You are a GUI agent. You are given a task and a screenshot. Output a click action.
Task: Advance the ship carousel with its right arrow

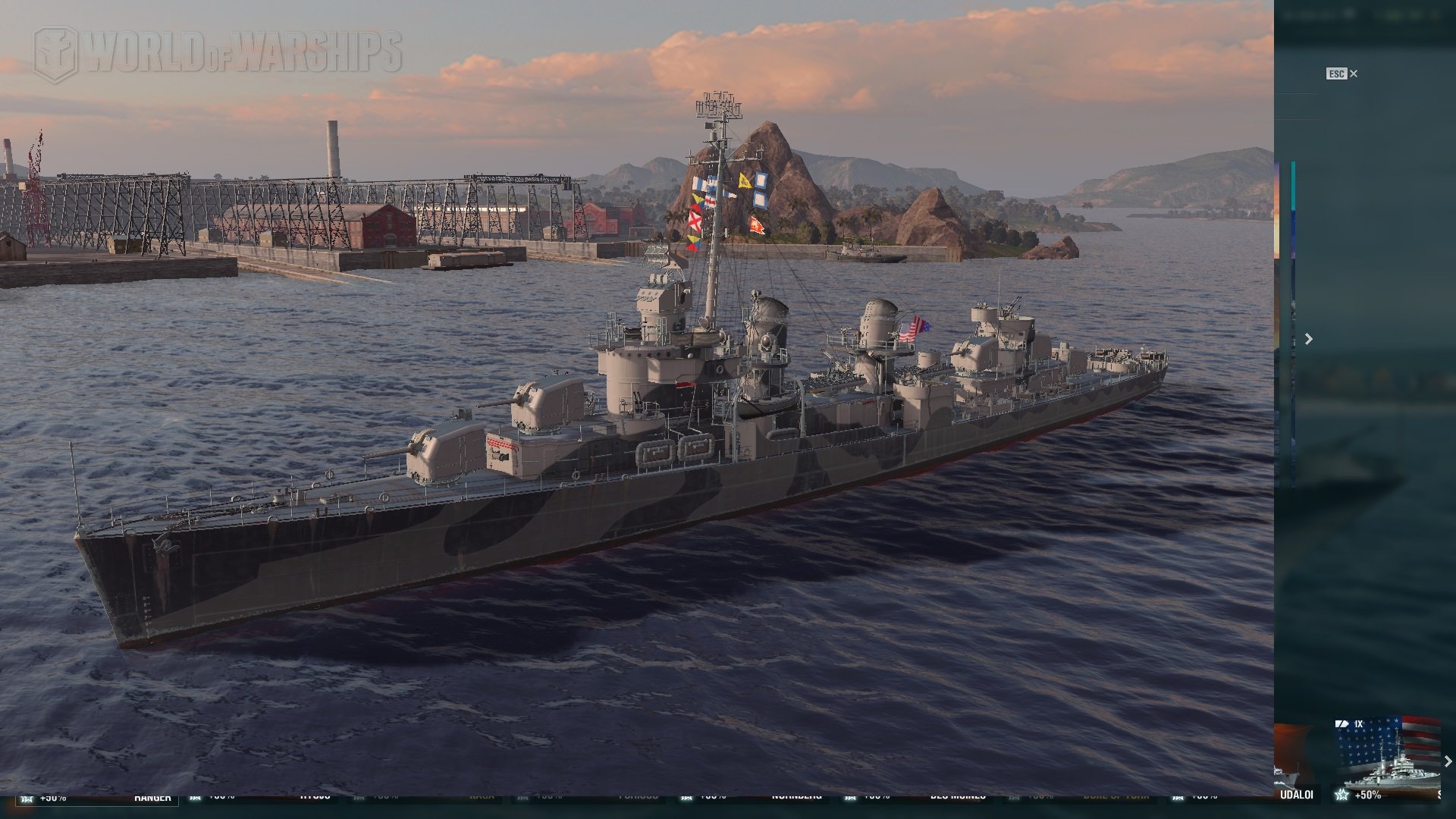[1447, 761]
